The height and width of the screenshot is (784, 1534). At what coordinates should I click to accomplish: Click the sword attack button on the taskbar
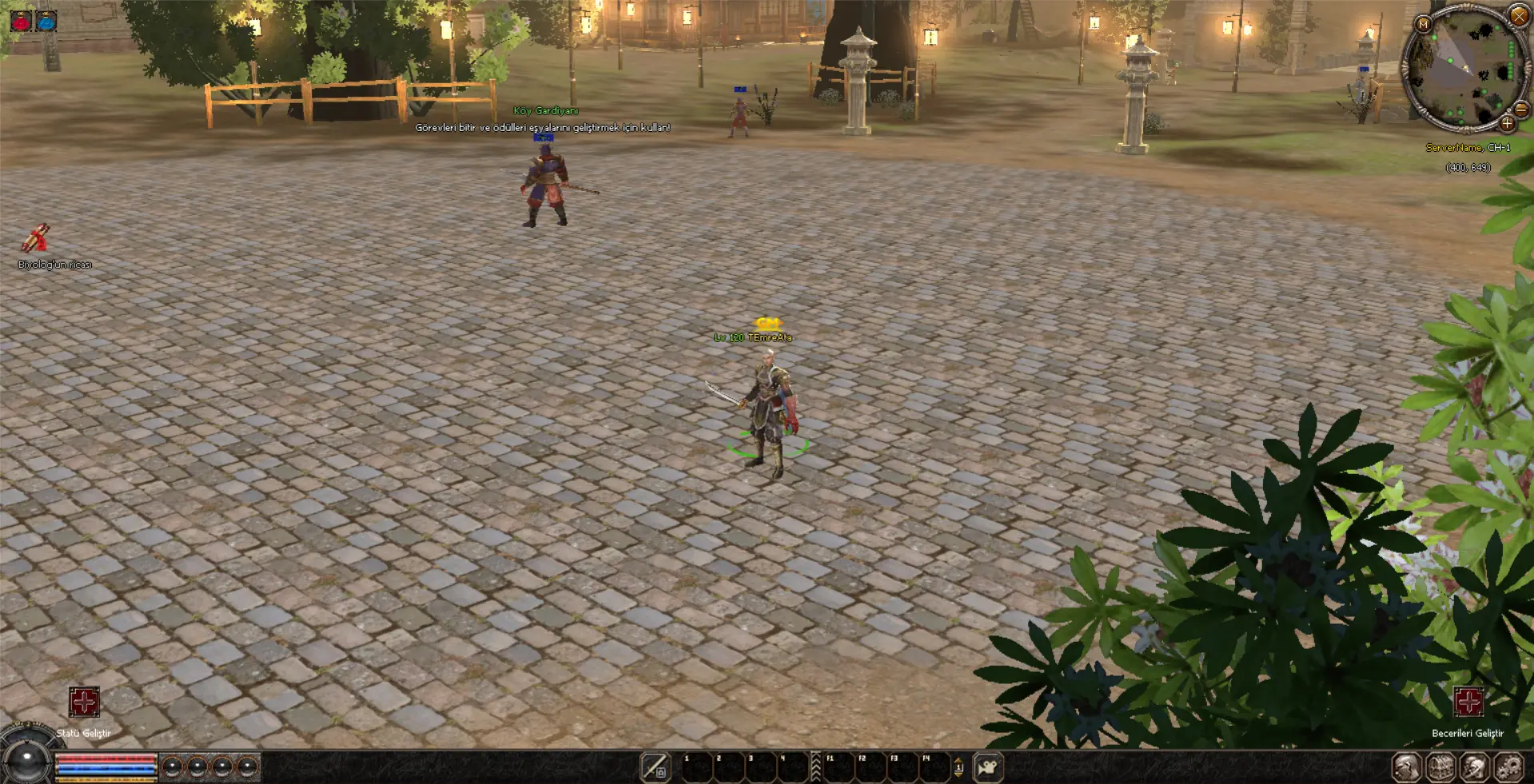(x=655, y=767)
